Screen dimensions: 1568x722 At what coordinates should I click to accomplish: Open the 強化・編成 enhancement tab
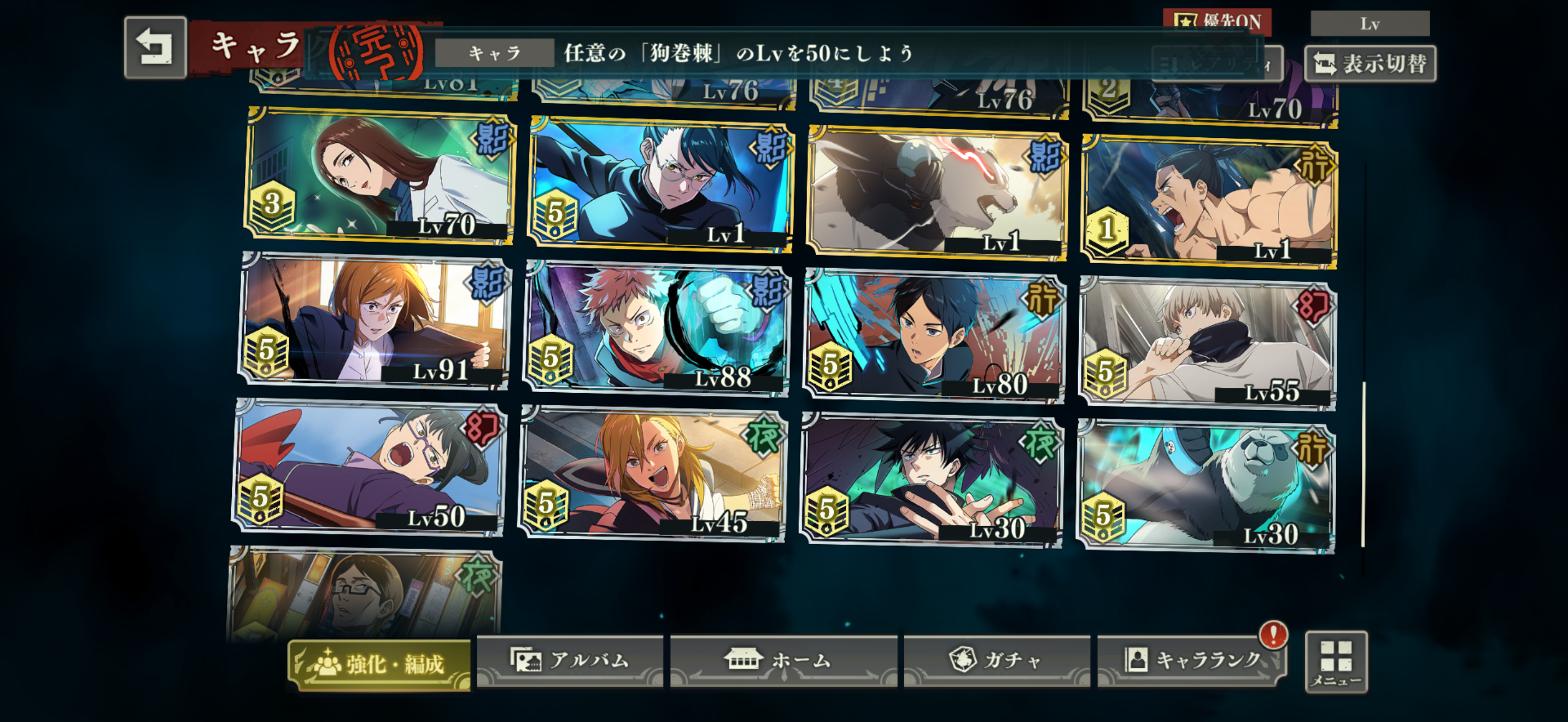379,664
